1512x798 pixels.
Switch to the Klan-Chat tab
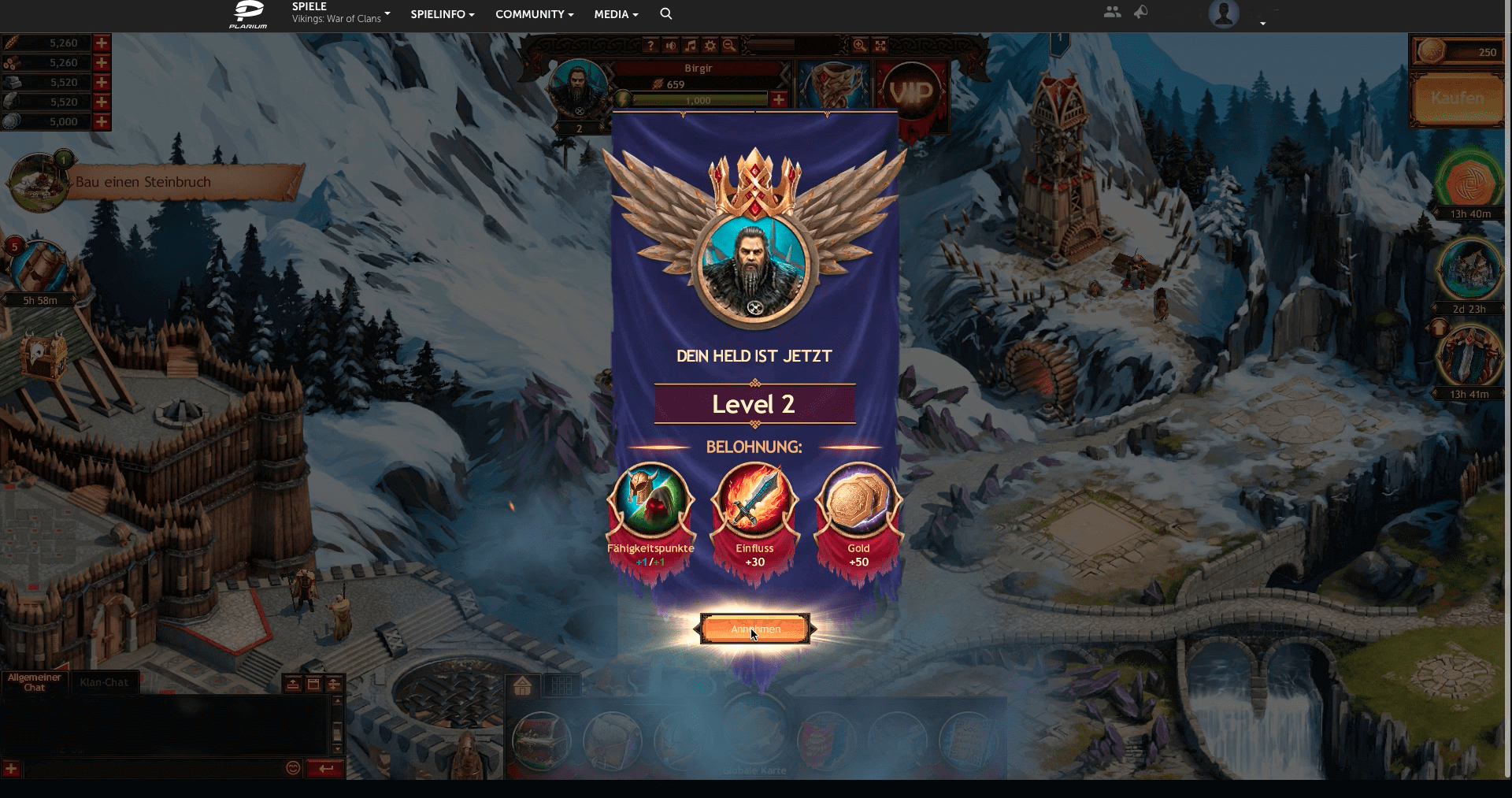[104, 682]
